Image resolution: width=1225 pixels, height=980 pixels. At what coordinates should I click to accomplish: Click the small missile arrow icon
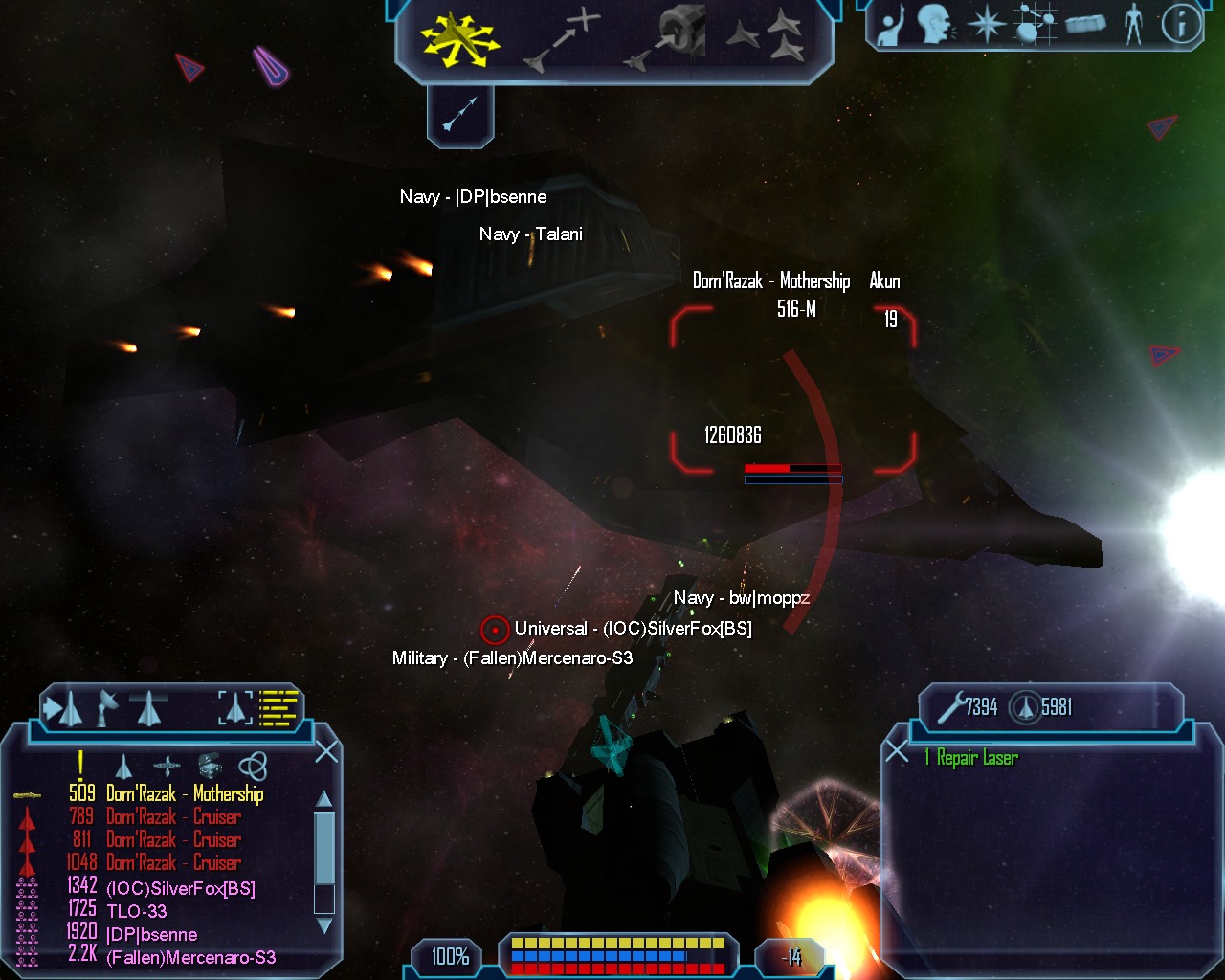(x=460, y=115)
